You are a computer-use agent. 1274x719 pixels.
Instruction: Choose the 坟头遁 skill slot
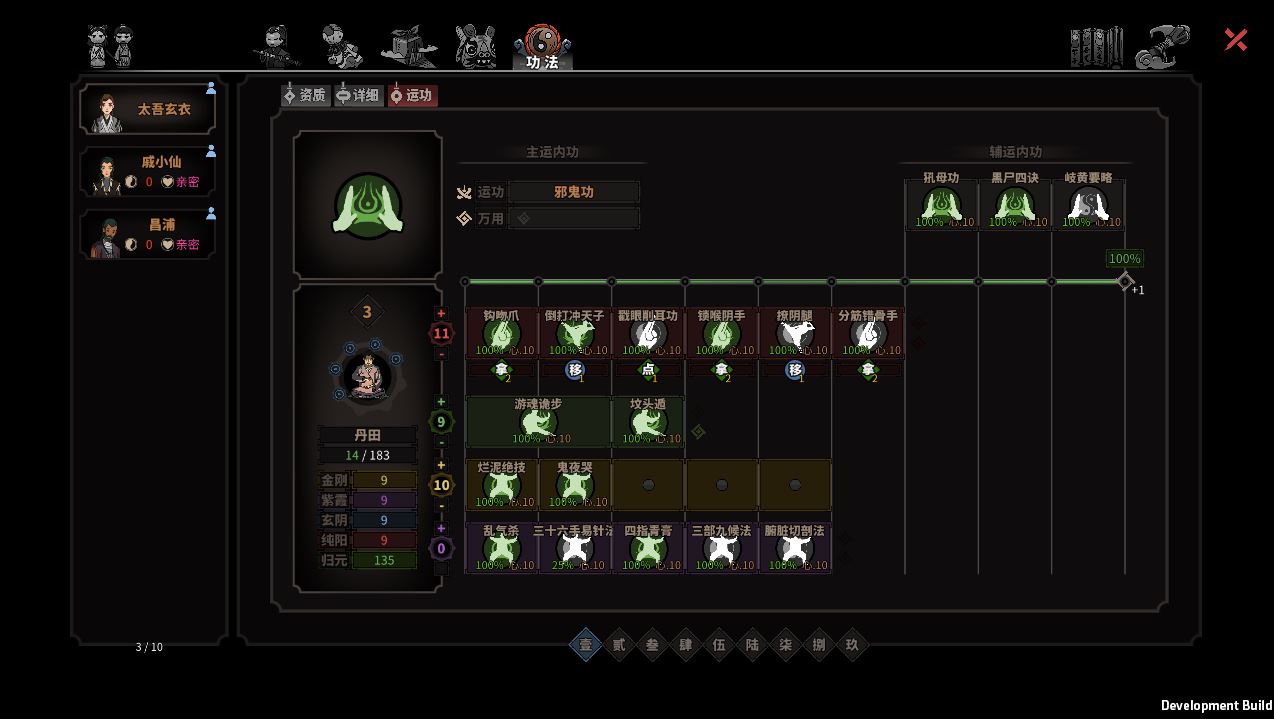click(x=648, y=421)
